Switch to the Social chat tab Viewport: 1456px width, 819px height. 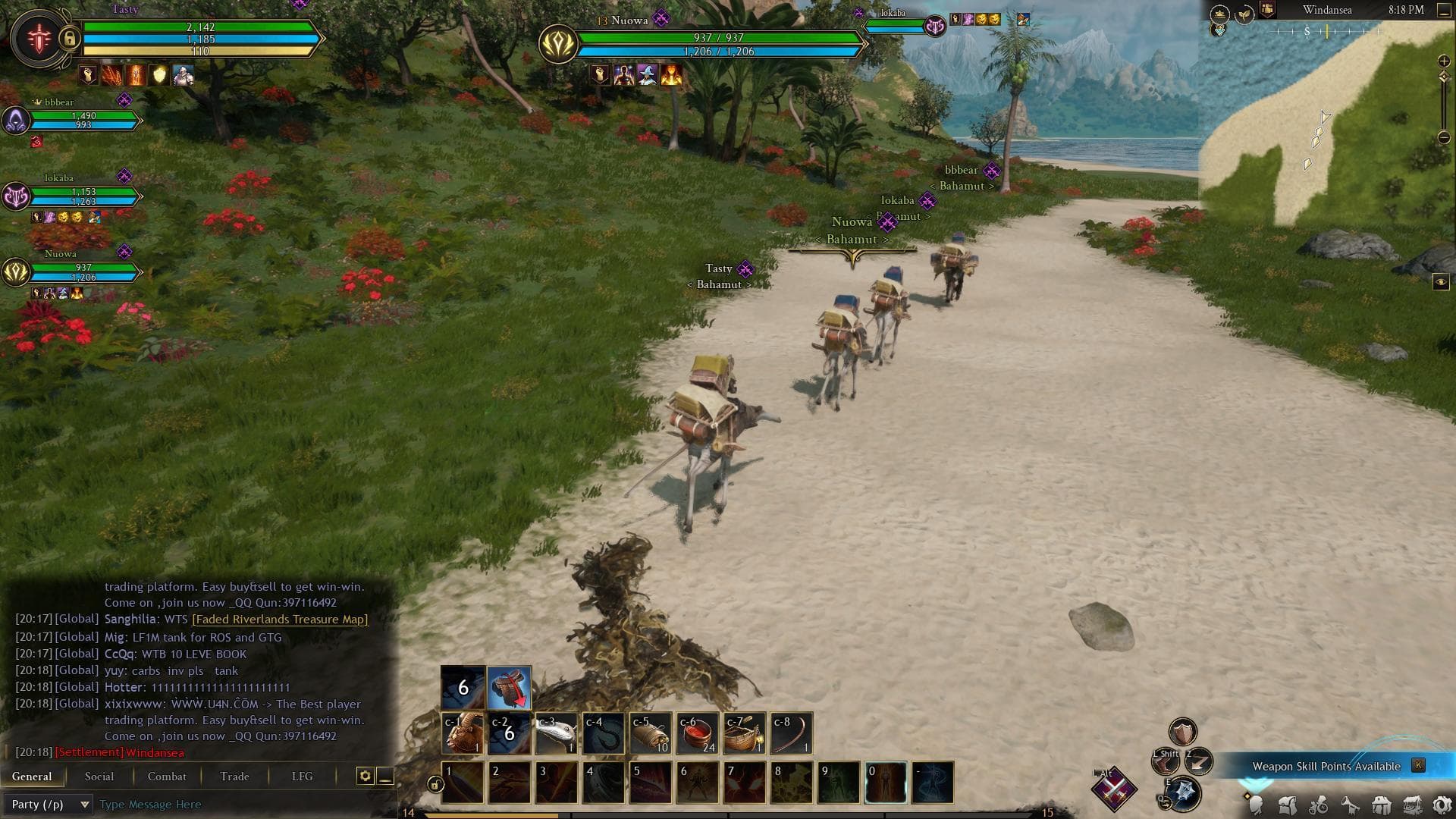coord(99,776)
